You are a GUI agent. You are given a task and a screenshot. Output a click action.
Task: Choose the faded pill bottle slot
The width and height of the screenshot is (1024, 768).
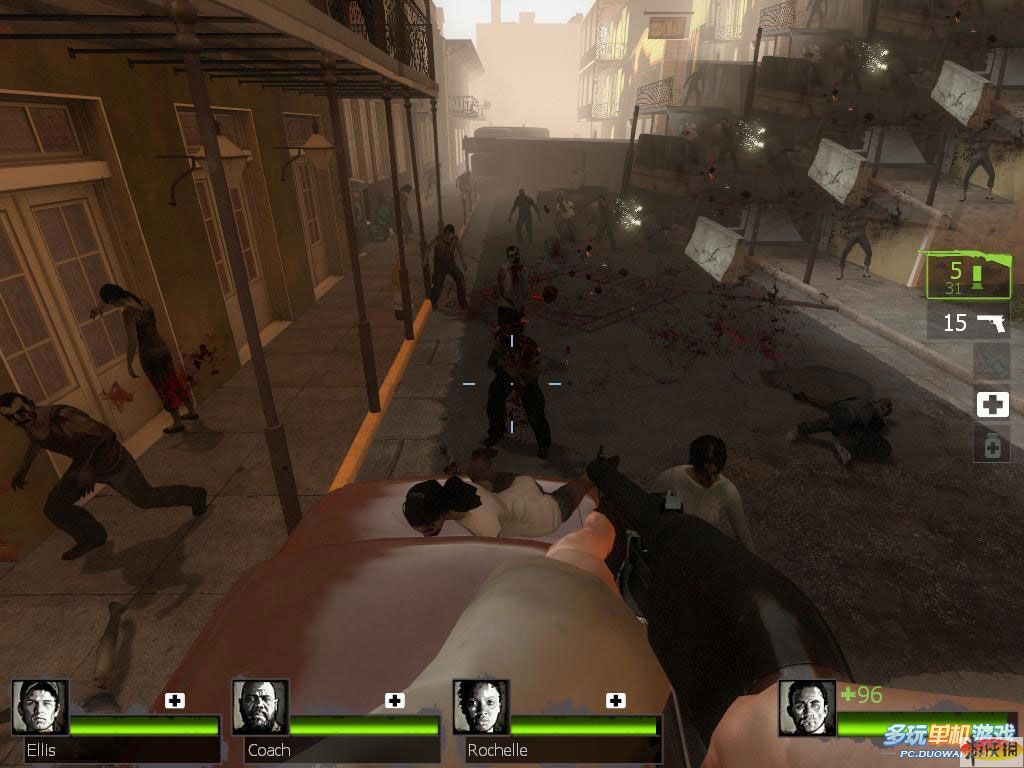click(992, 444)
